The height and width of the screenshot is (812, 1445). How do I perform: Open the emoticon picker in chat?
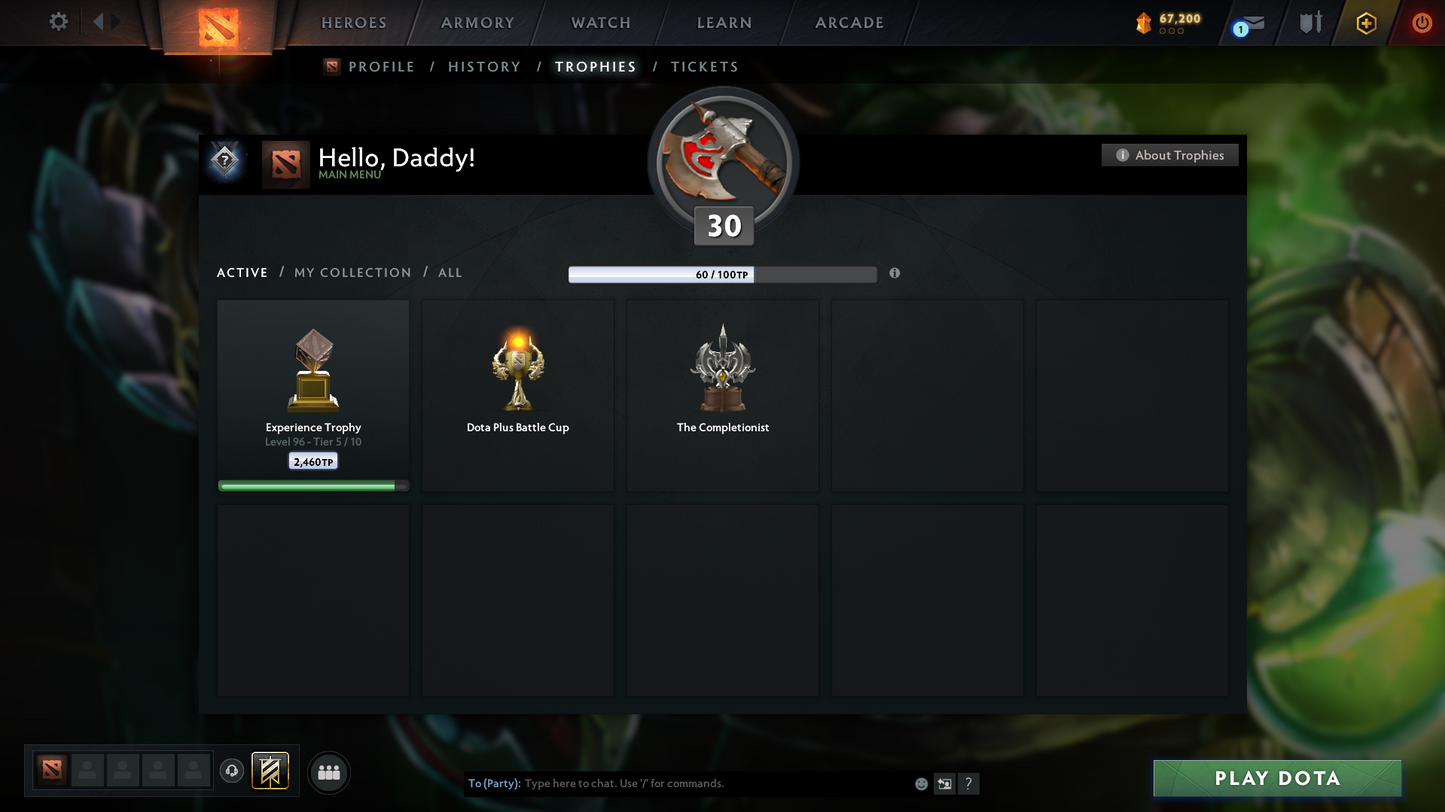[920, 784]
